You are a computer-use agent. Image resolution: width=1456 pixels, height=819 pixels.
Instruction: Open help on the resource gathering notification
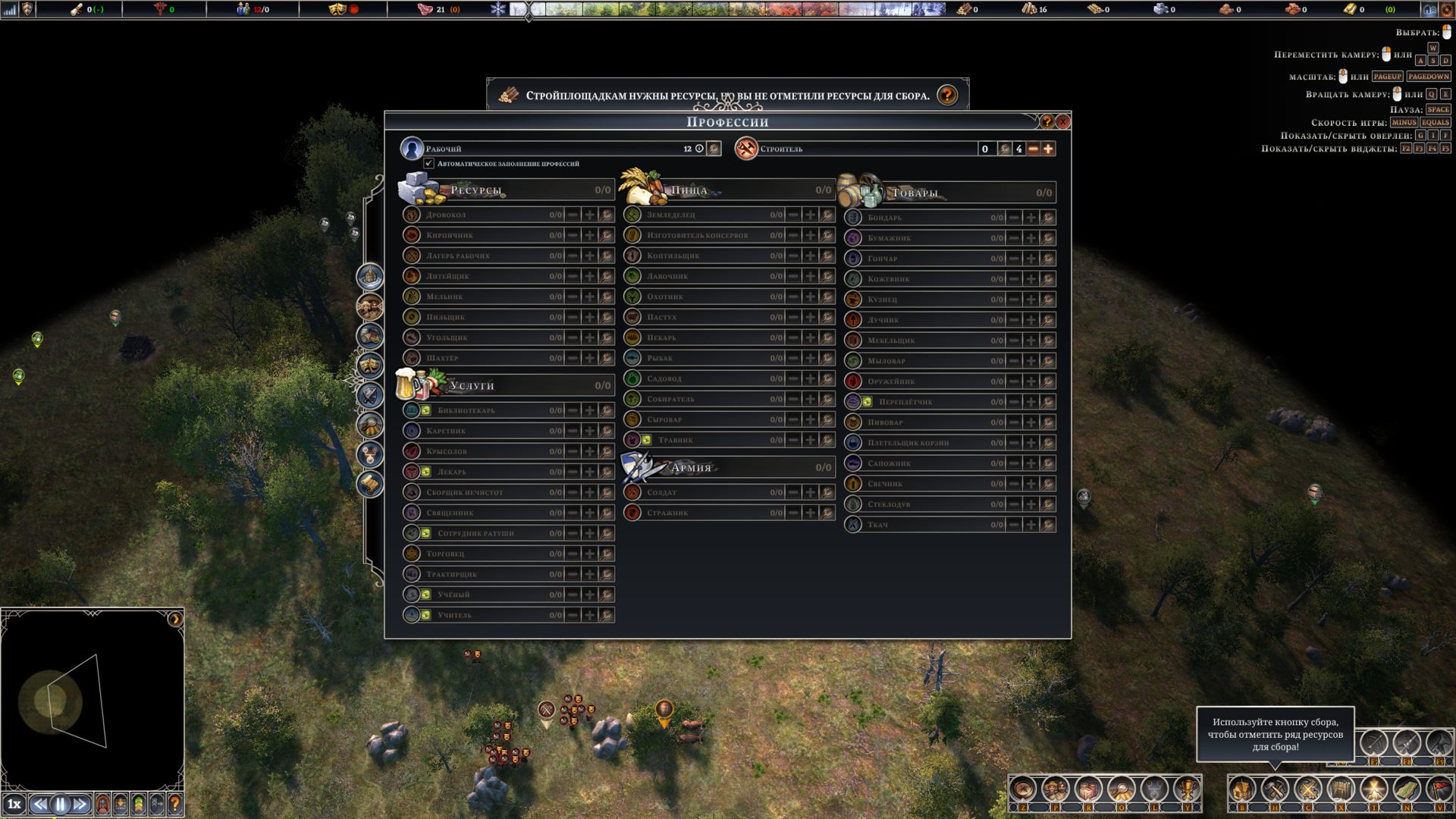tap(946, 96)
